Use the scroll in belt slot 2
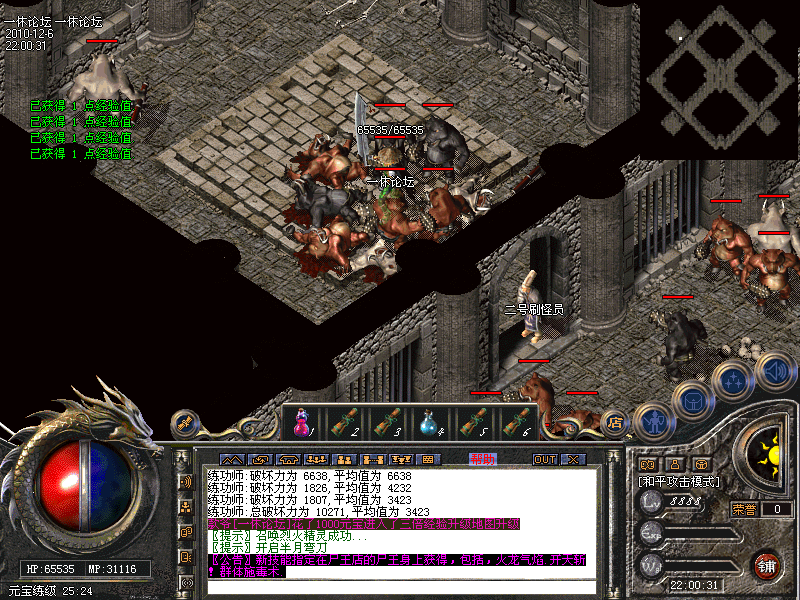This screenshot has width=800, height=600. [x=345, y=423]
